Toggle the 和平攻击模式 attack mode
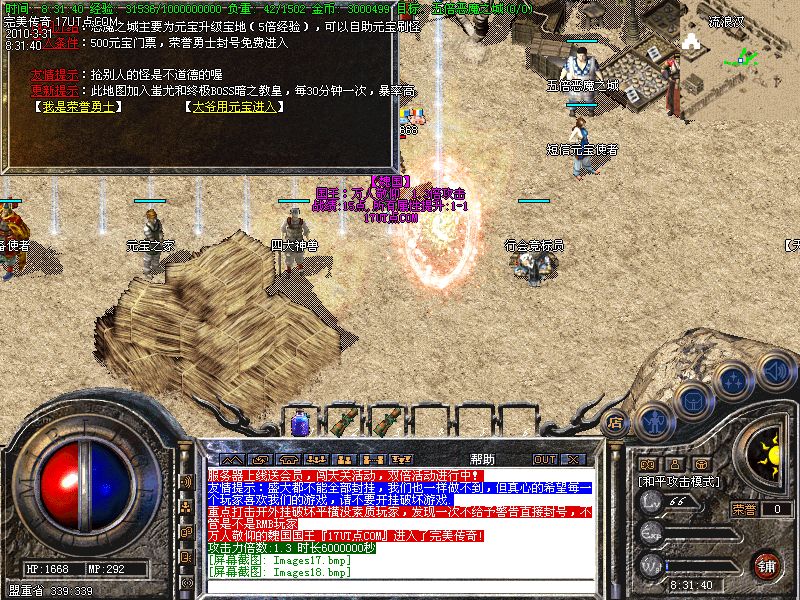 (x=680, y=481)
